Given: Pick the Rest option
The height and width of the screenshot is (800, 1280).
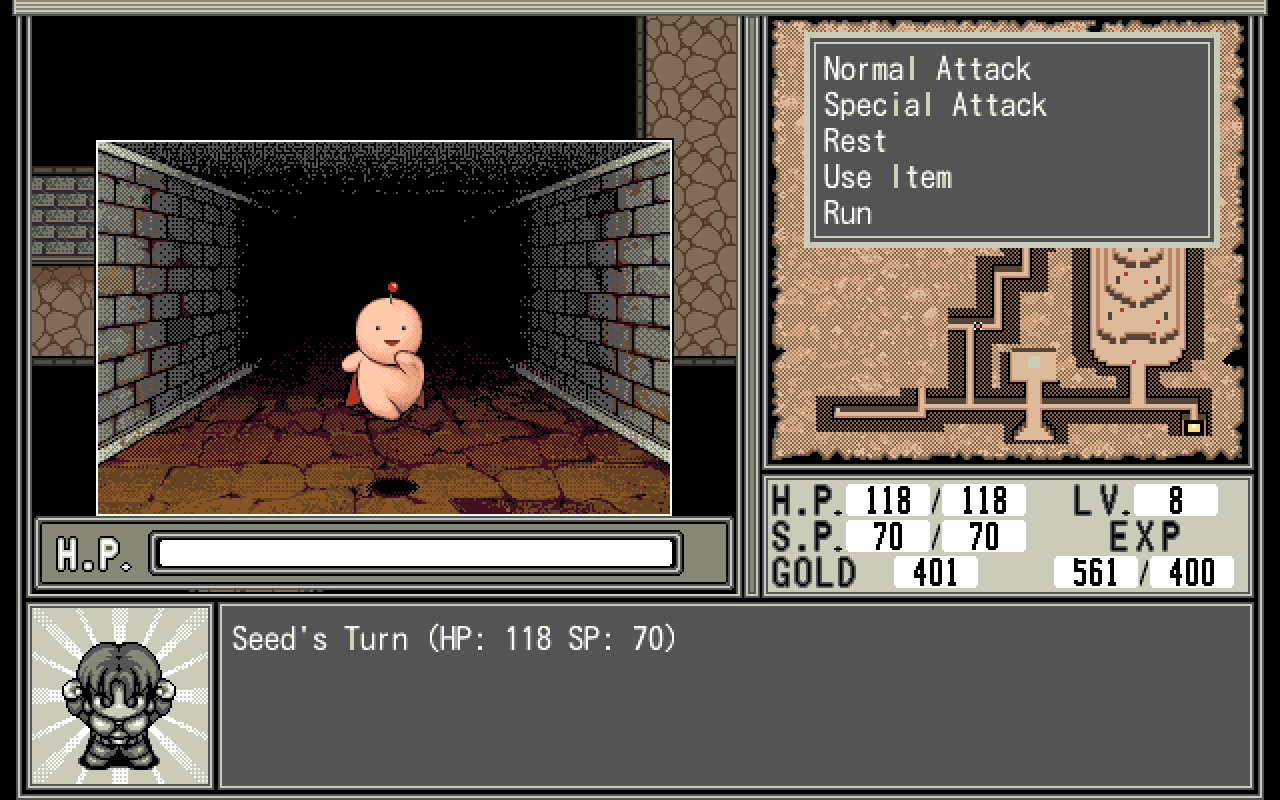Looking at the screenshot, I should tap(855, 141).
